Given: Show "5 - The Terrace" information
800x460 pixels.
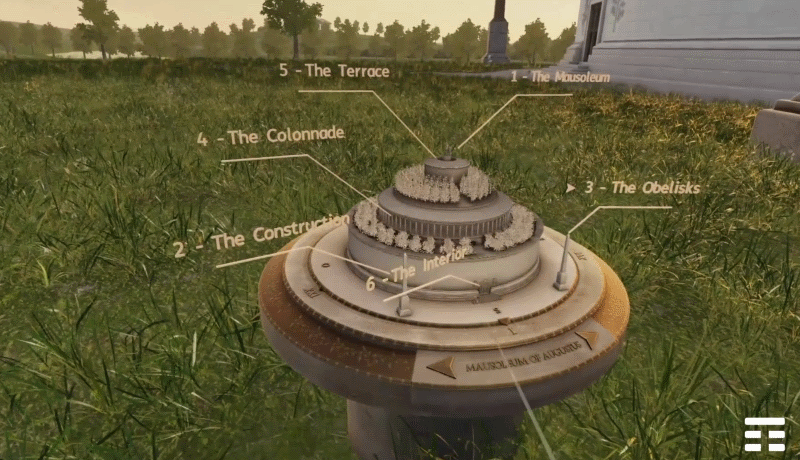Looking at the screenshot, I should point(334,71).
